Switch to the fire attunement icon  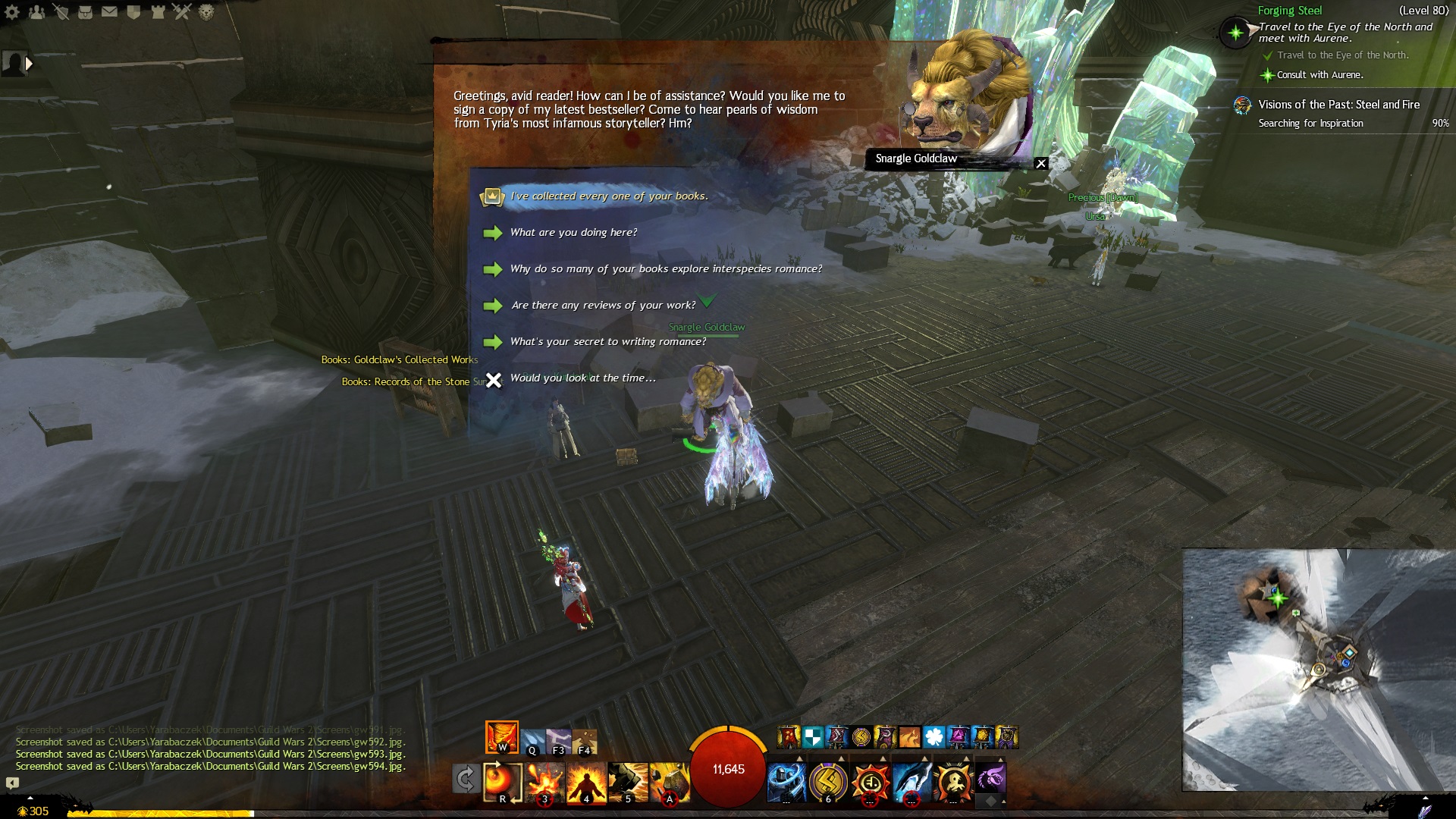(x=501, y=736)
